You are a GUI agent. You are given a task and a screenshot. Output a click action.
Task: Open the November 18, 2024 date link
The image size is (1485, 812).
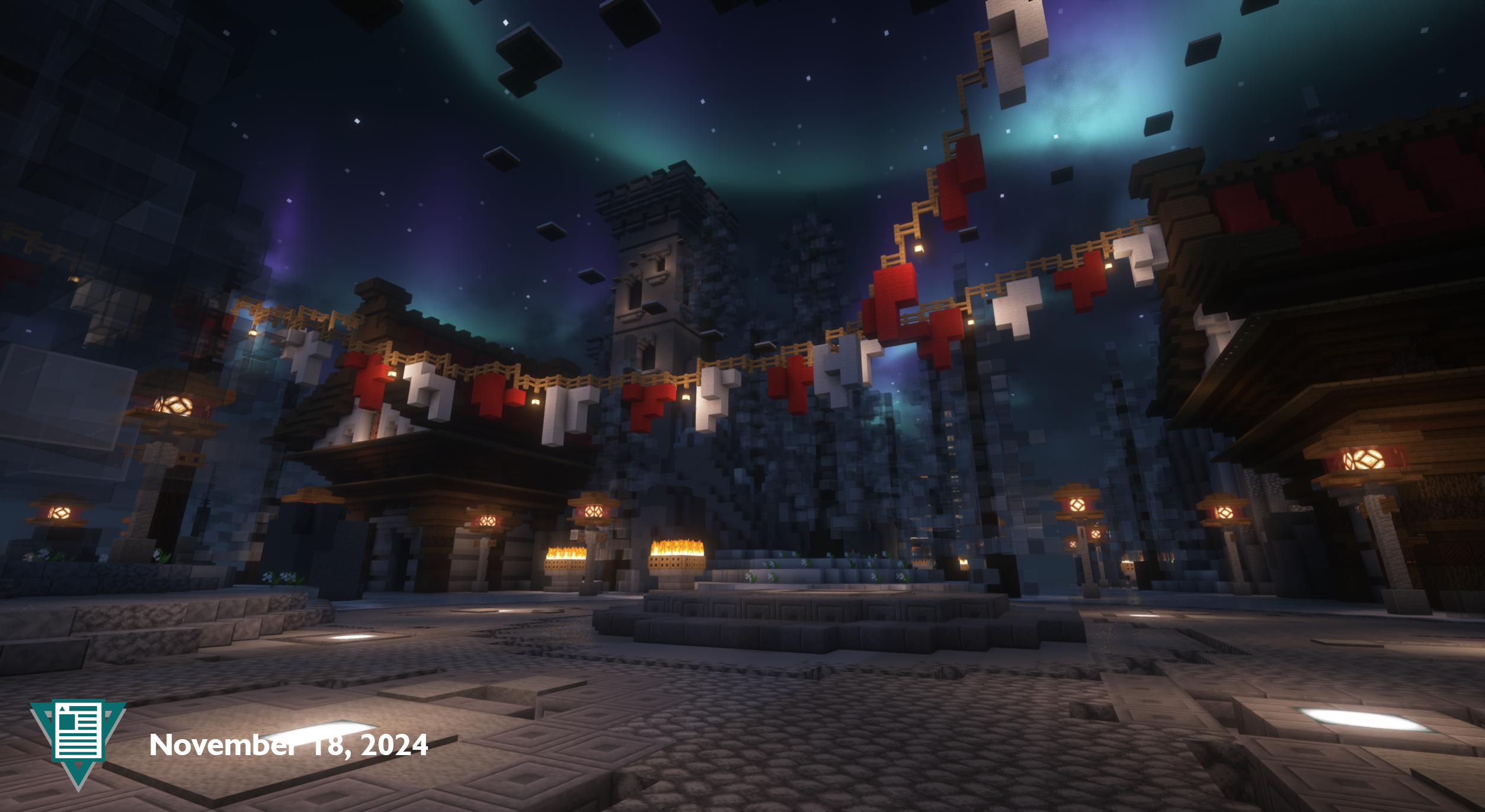pyautogui.click(x=288, y=745)
